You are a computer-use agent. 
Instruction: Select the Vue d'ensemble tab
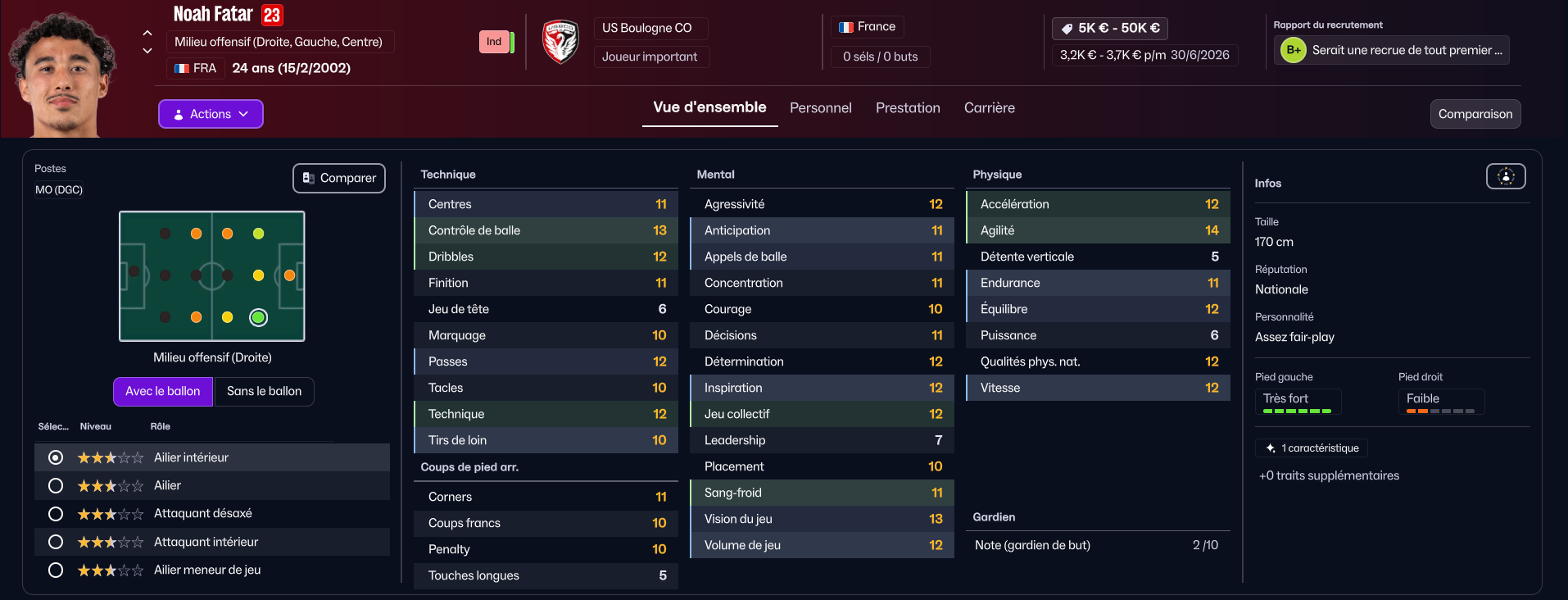point(709,107)
